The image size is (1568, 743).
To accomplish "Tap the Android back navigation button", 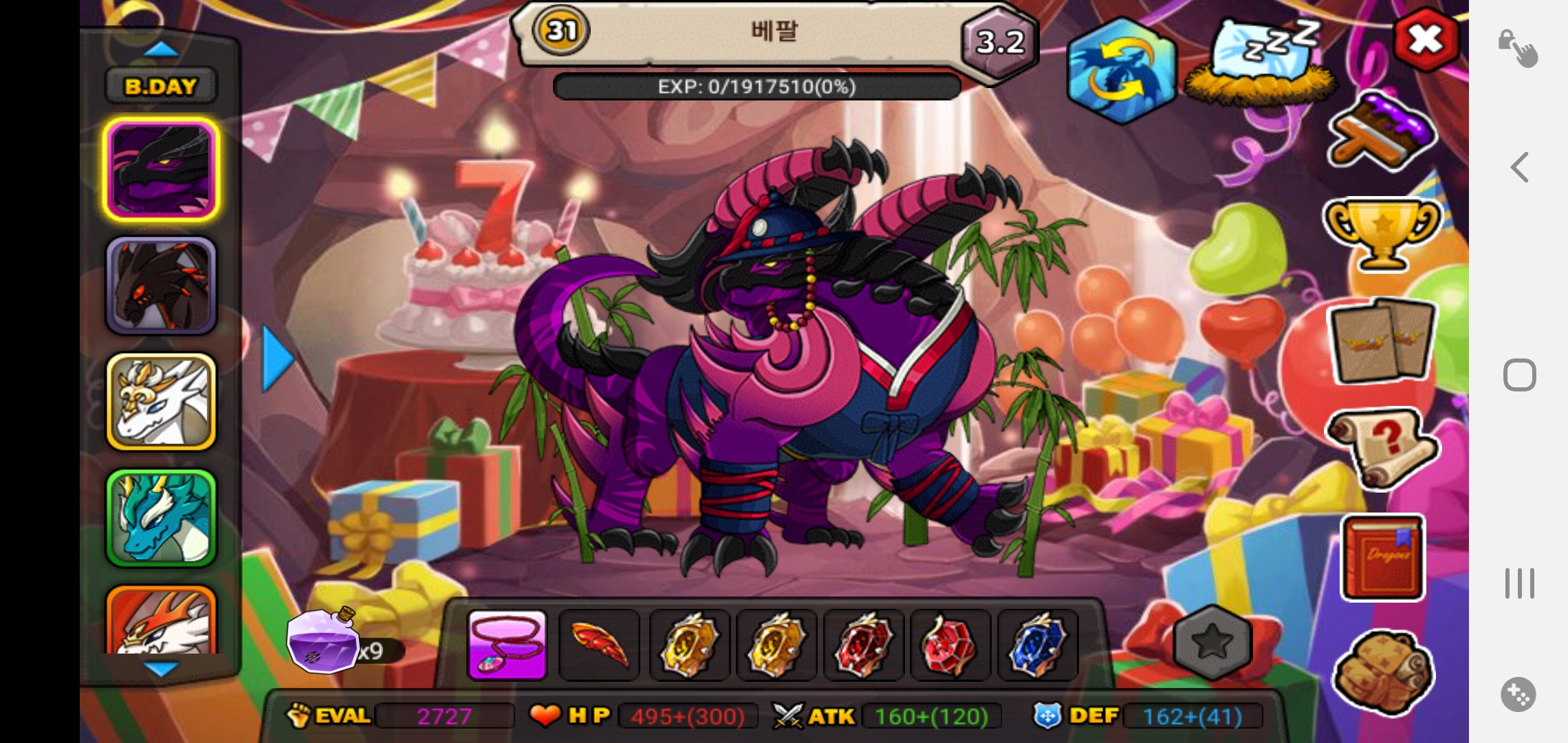I will pyautogui.click(x=1519, y=167).
